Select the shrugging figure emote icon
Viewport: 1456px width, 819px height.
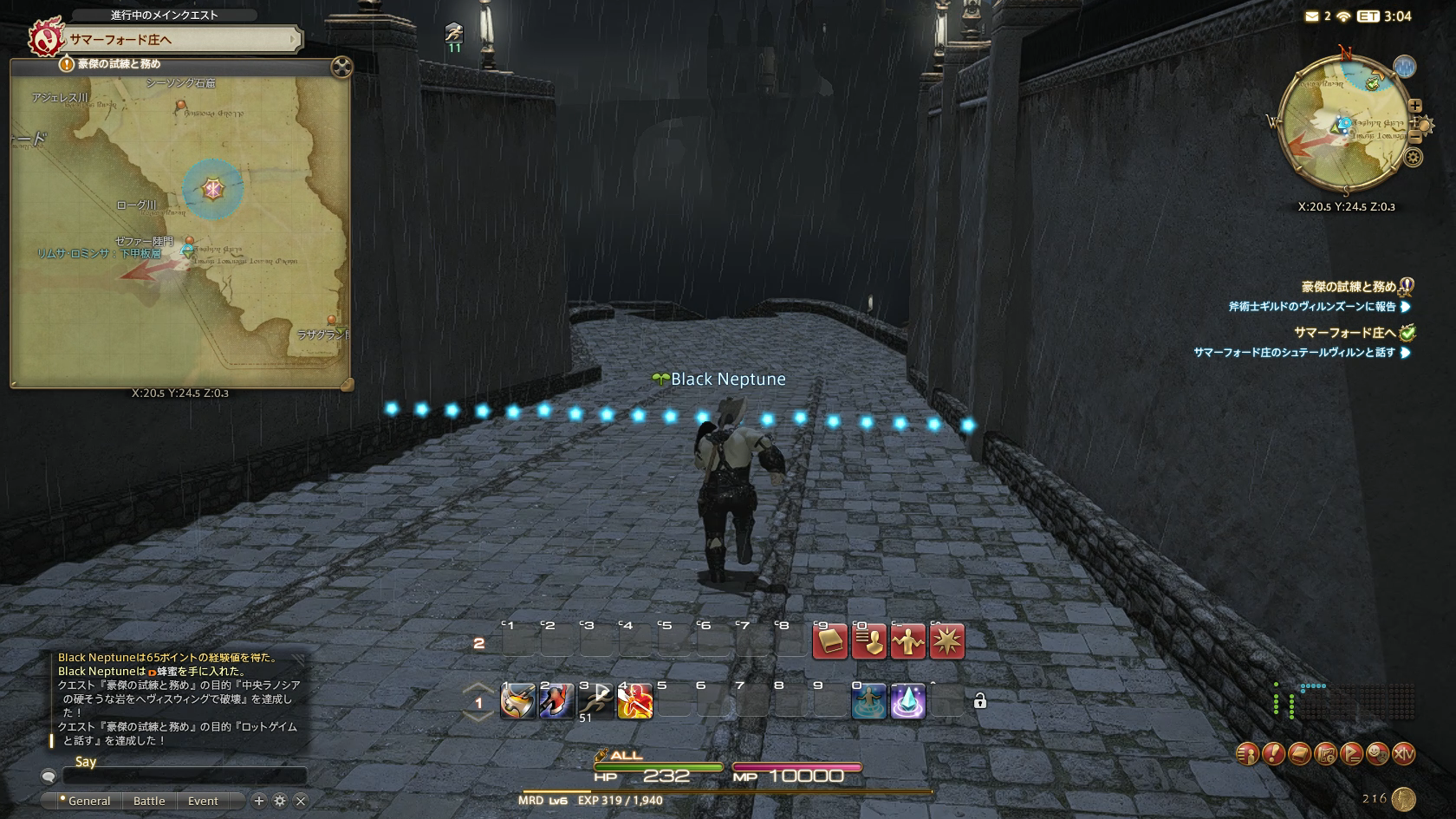coord(907,641)
